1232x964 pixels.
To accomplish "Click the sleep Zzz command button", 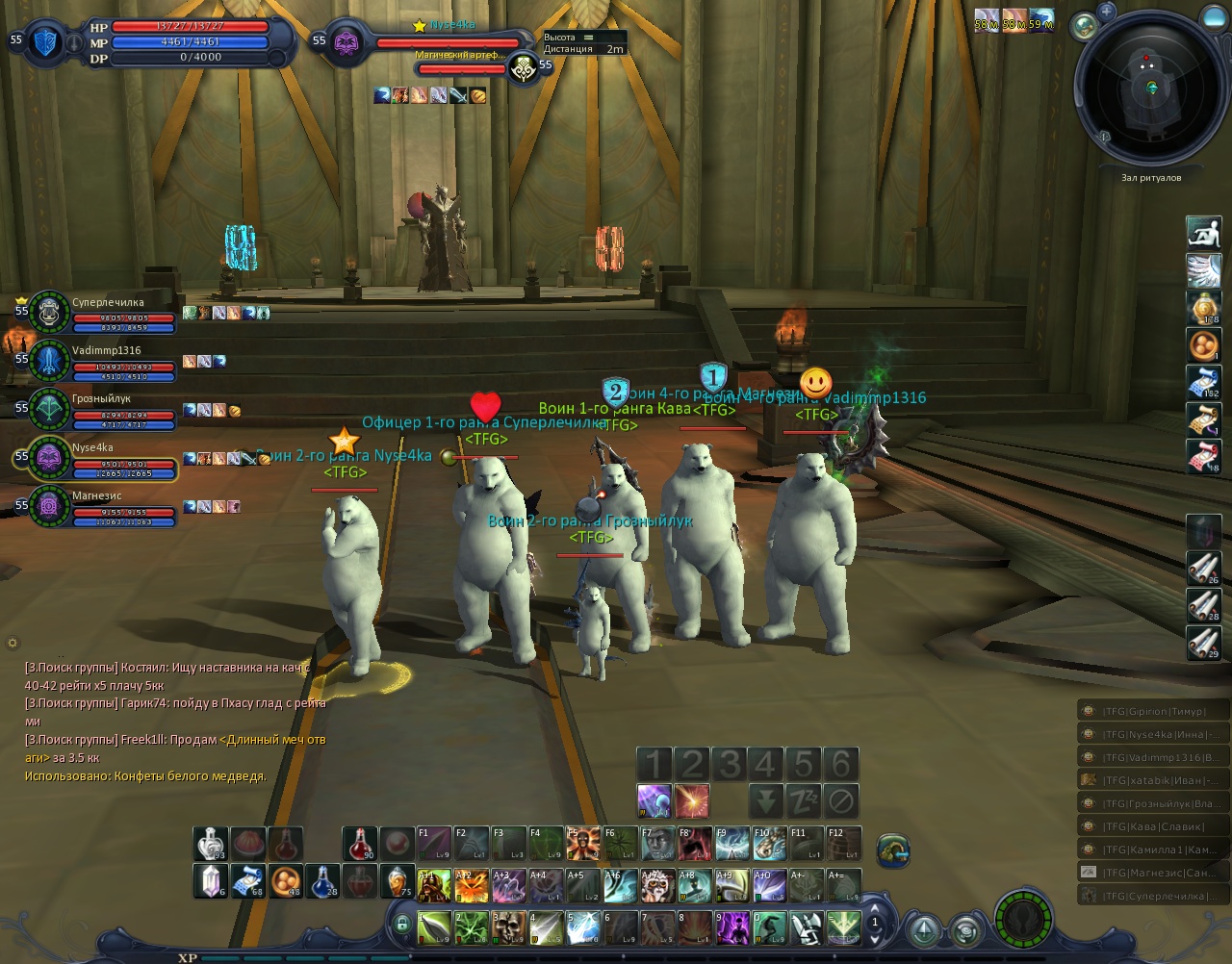I will tap(803, 800).
